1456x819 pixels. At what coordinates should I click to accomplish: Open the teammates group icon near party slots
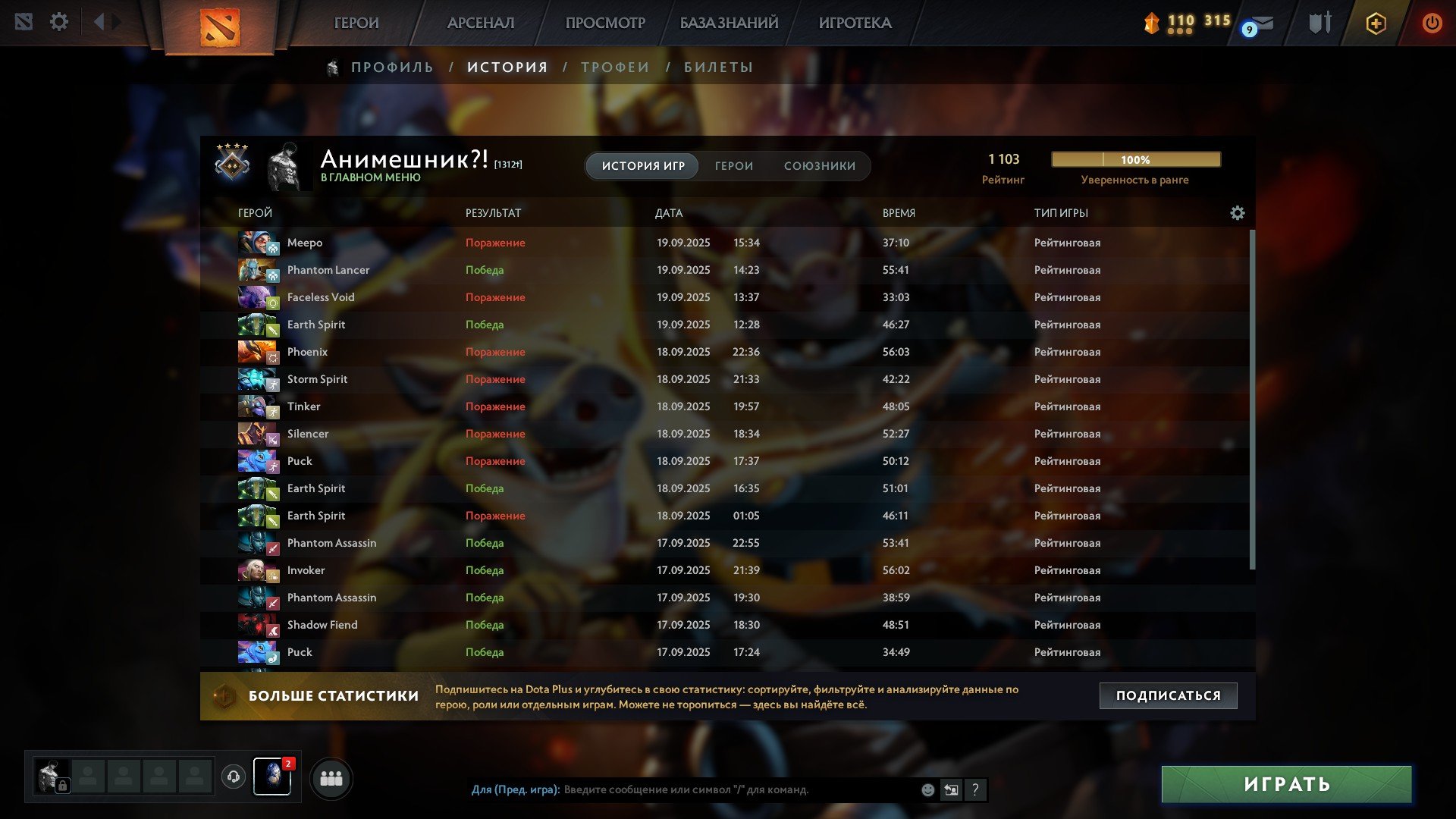click(331, 777)
